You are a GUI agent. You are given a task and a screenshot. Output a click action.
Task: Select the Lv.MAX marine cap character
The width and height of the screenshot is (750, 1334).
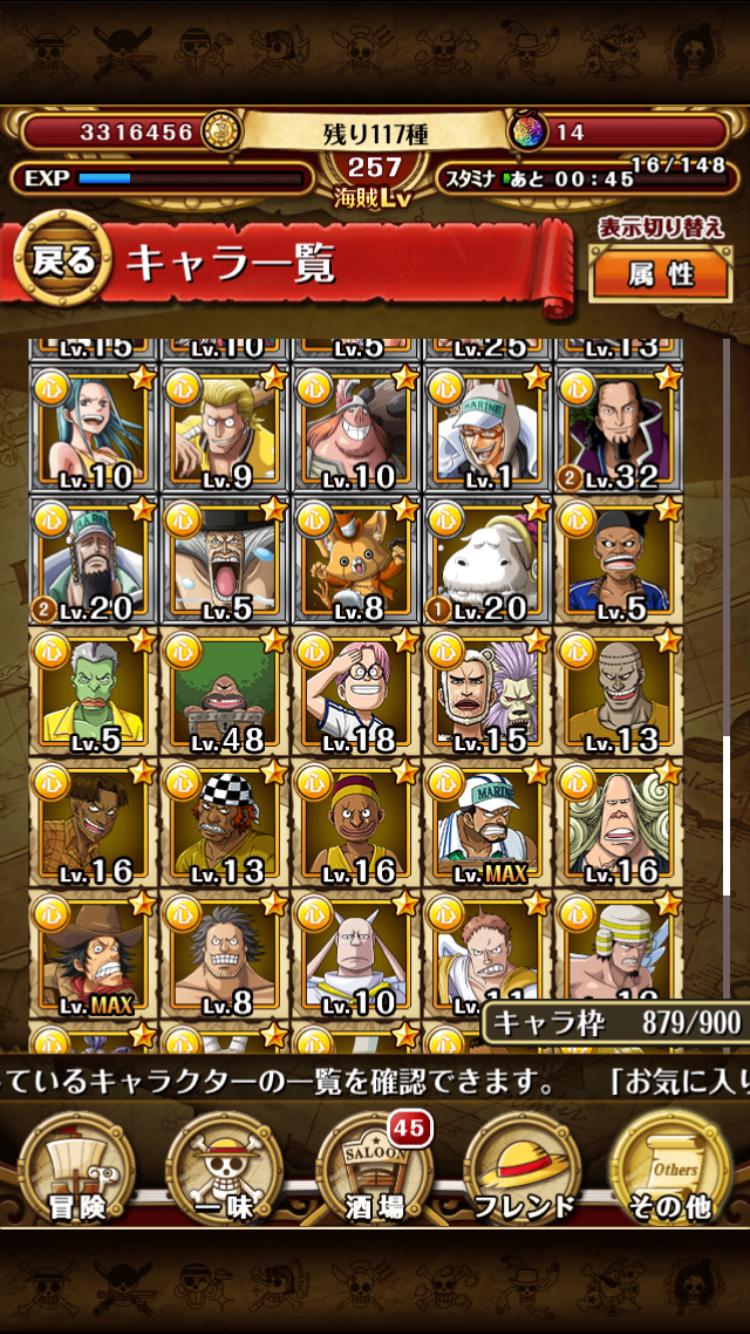click(x=486, y=824)
